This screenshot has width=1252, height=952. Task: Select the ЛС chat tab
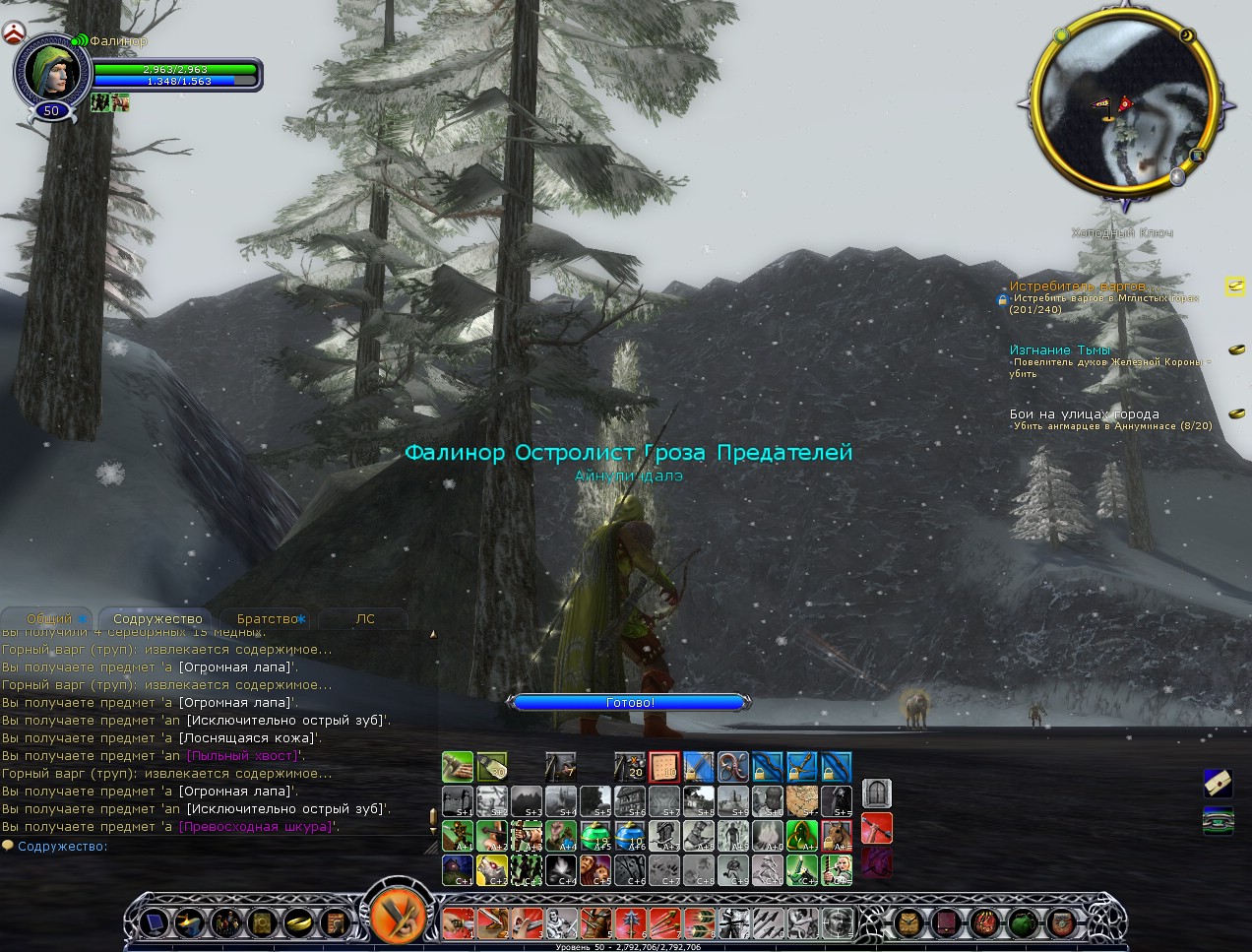tap(365, 619)
